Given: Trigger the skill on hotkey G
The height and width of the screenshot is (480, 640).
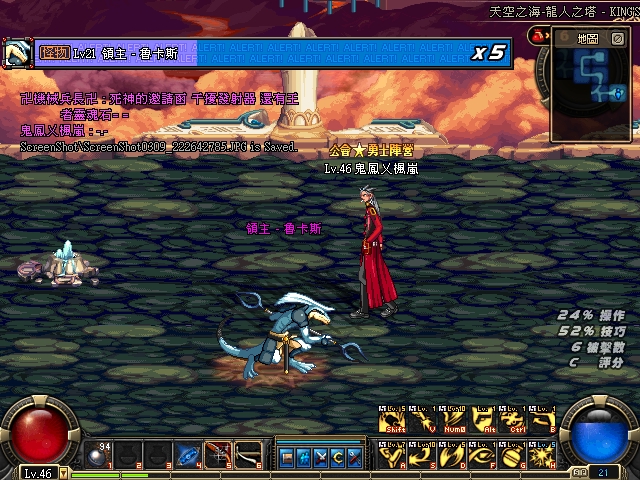Looking at the screenshot, I should pos(515,452).
